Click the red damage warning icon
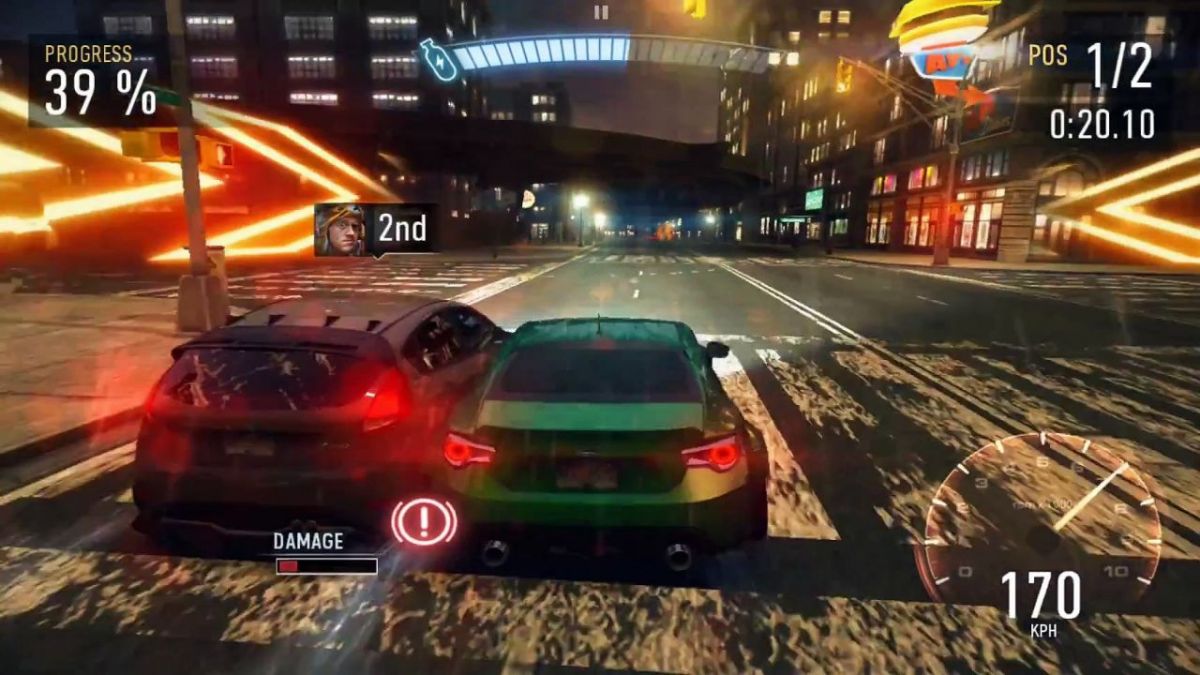 point(424,521)
